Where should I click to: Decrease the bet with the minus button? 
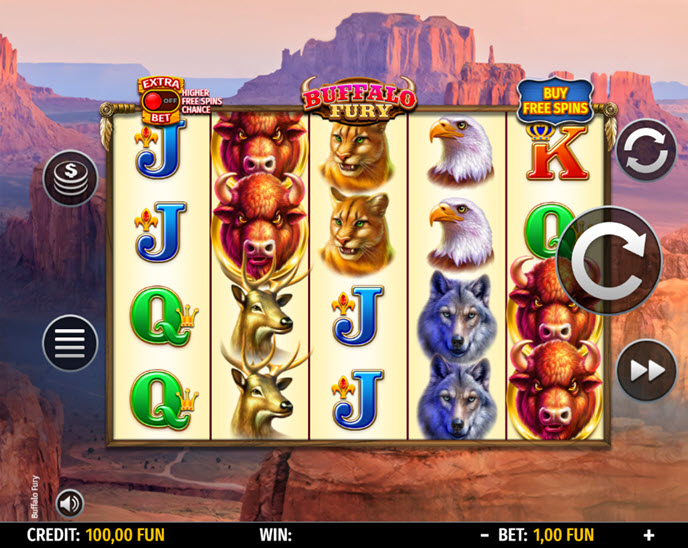(484, 535)
